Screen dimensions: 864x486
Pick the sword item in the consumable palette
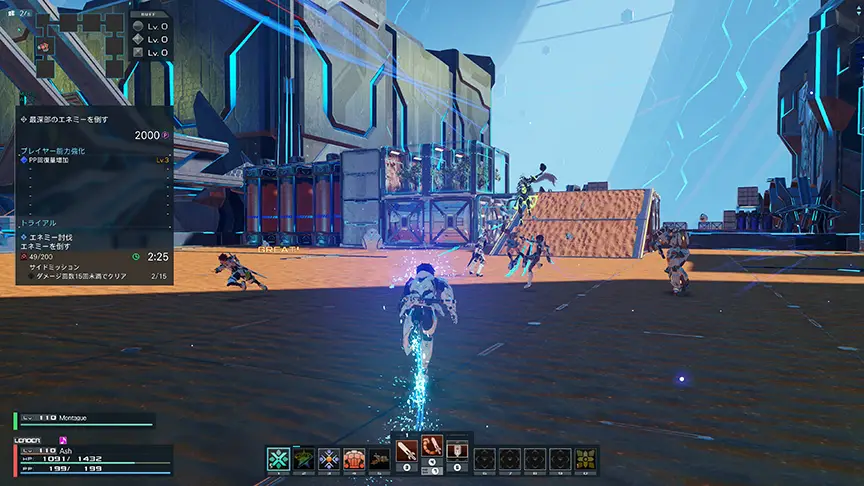407,449
